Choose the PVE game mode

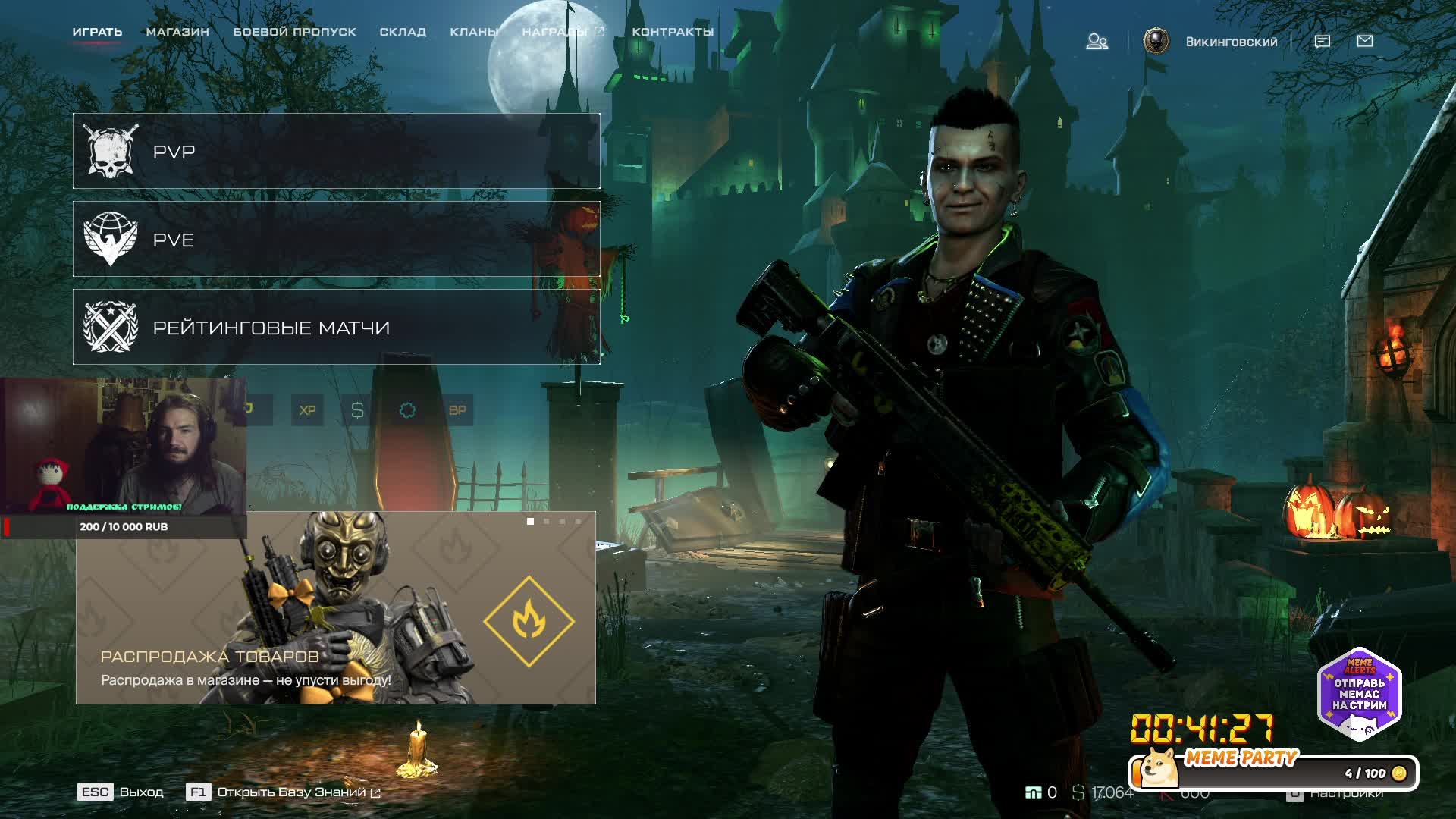tap(336, 239)
